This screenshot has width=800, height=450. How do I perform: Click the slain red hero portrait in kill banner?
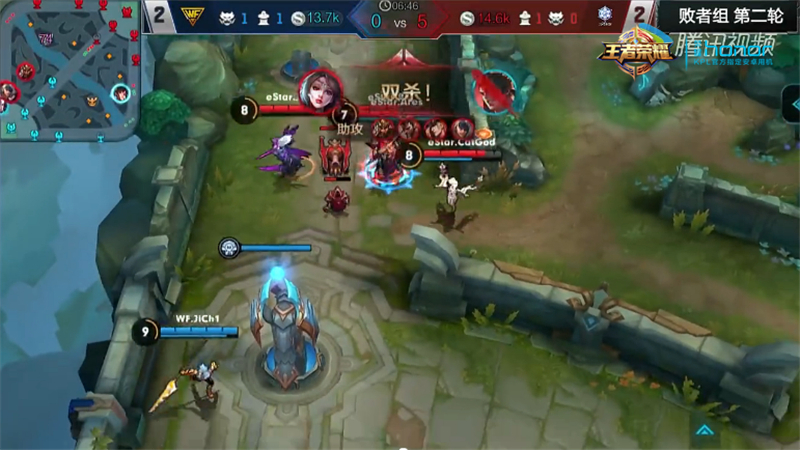pyautogui.click(x=493, y=93)
